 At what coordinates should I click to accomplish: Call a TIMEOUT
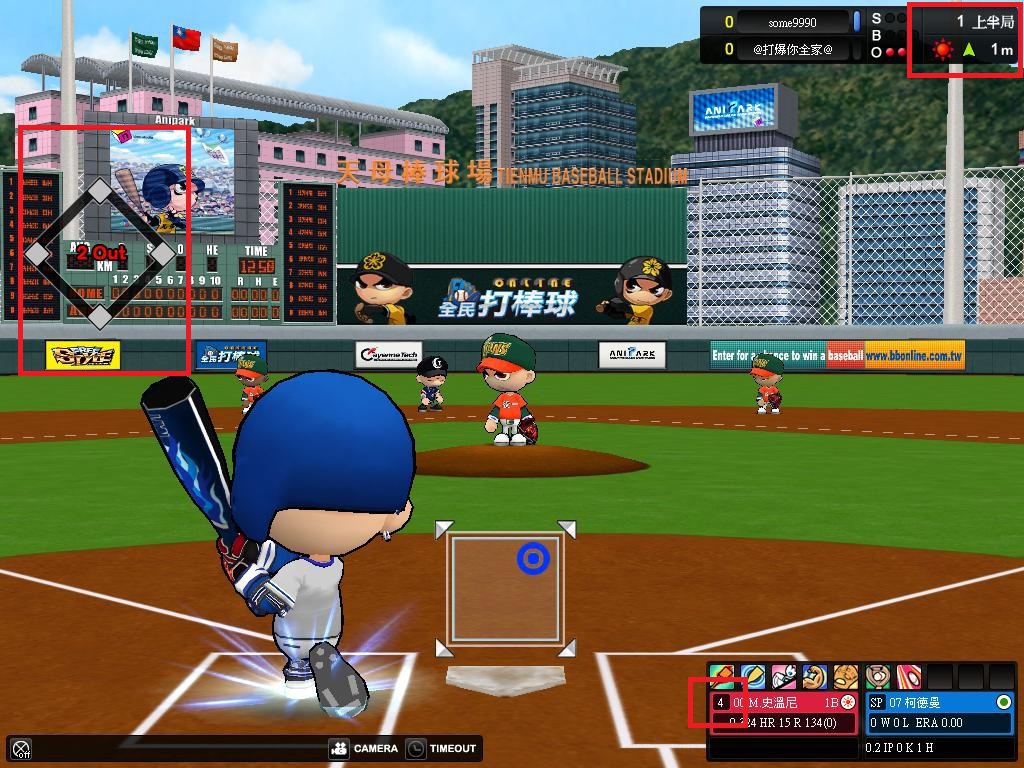click(441, 748)
